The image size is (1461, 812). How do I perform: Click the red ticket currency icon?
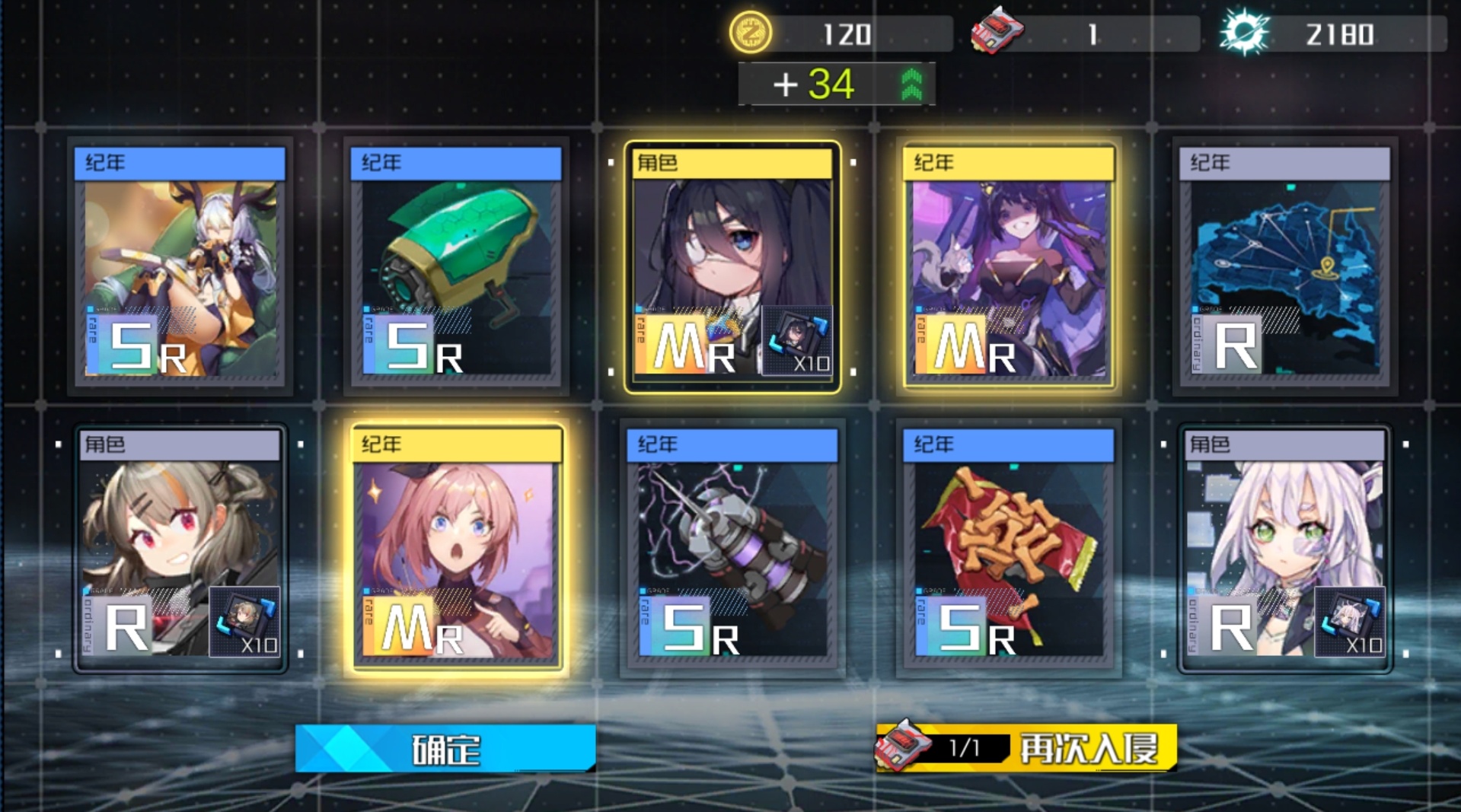click(997, 32)
